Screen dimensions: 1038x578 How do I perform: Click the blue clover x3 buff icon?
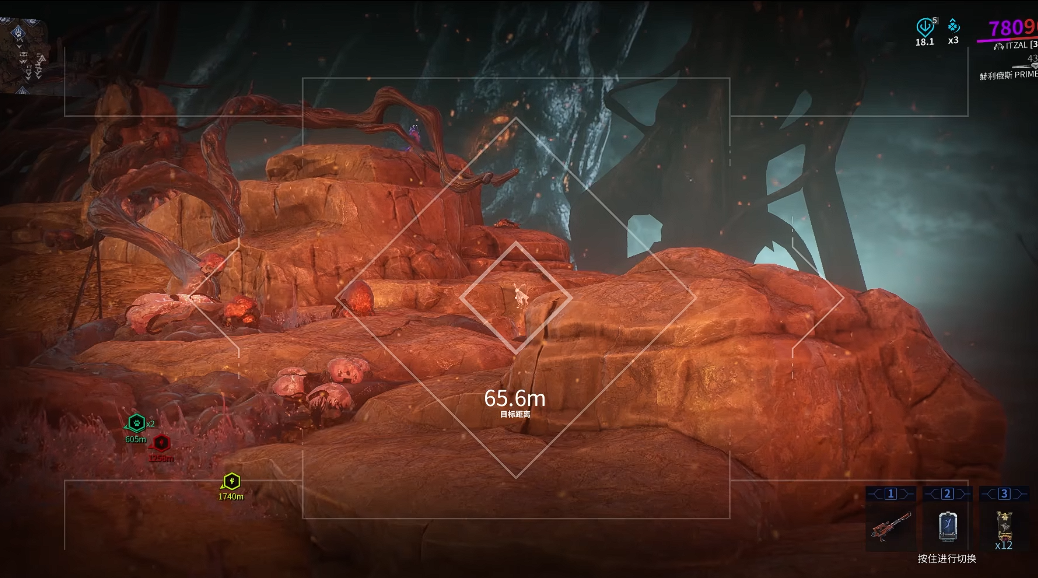pos(953,26)
